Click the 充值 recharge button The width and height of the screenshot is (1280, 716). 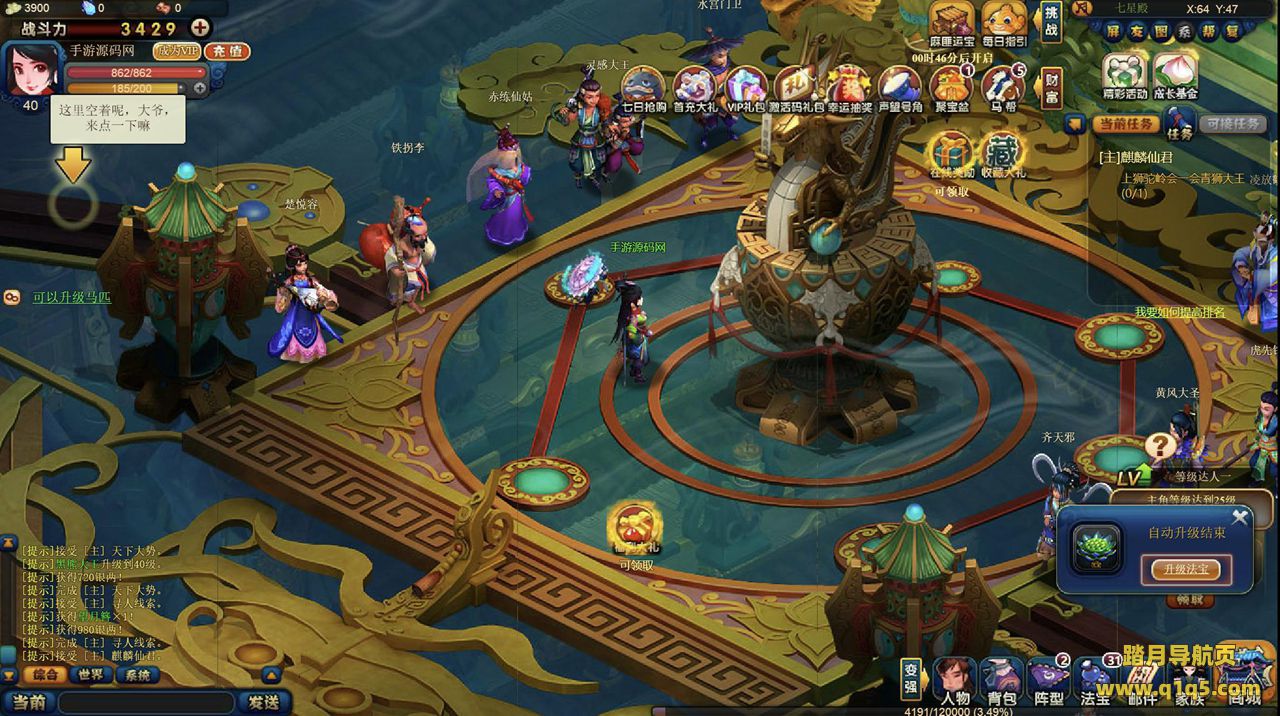[227, 51]
